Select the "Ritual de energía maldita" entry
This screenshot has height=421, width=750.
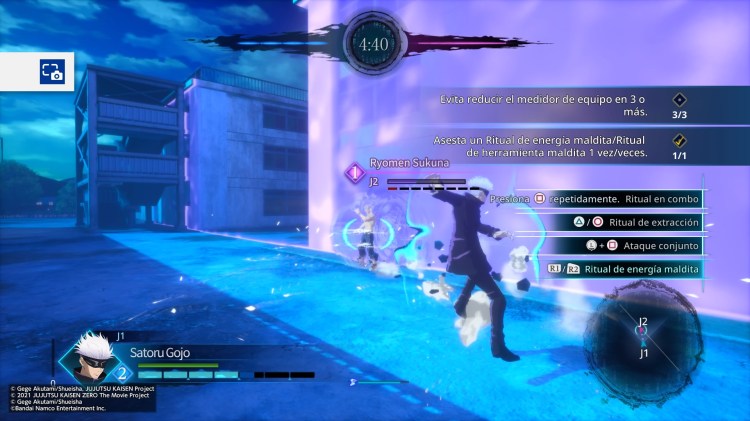coord(624,268)
